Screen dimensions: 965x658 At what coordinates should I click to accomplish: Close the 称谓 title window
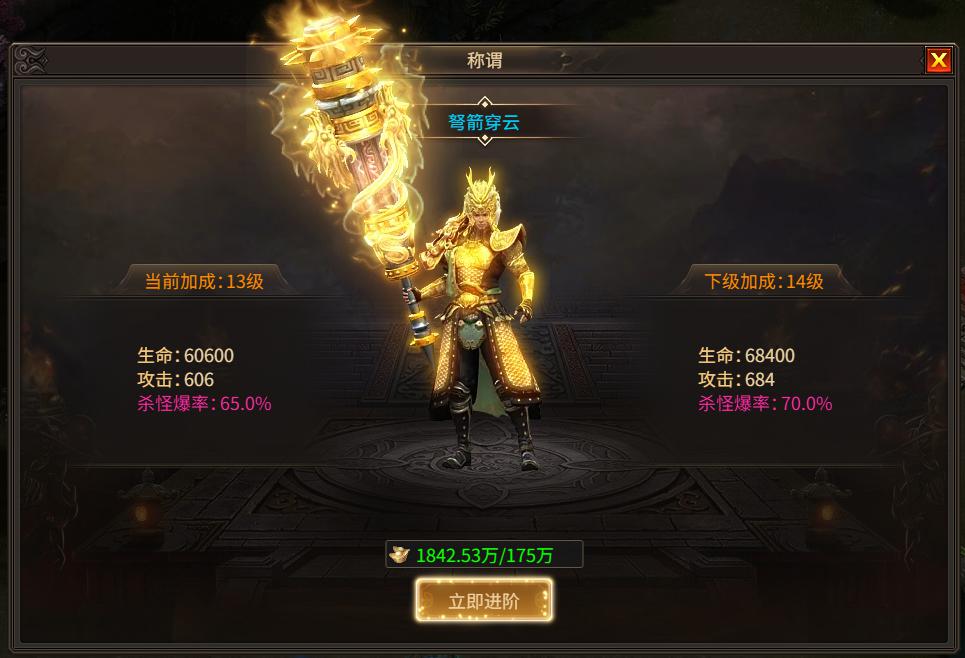tap(938, 61)
